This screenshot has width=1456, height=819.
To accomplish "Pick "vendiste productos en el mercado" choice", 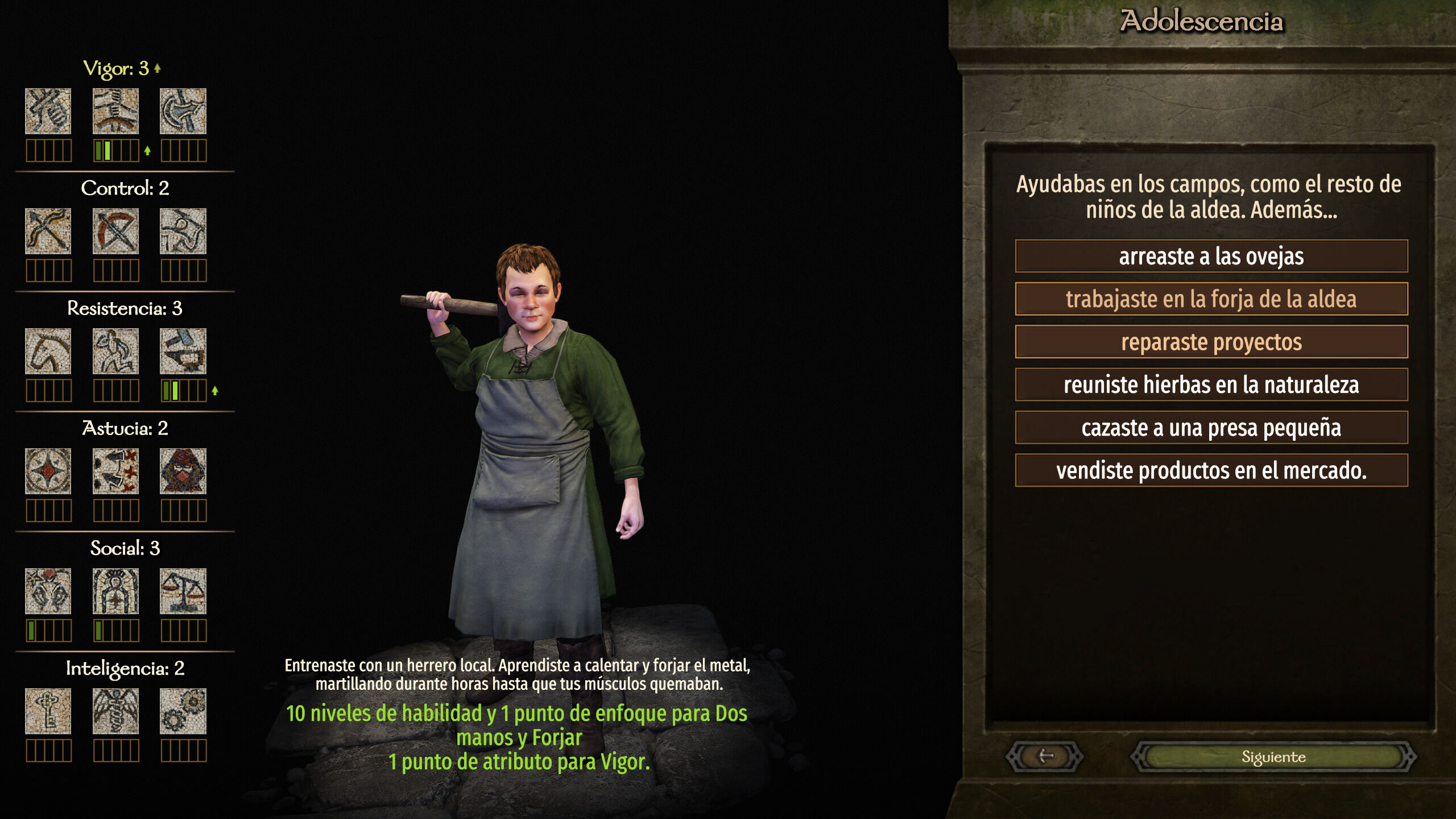I will (x=1211, y=470).
